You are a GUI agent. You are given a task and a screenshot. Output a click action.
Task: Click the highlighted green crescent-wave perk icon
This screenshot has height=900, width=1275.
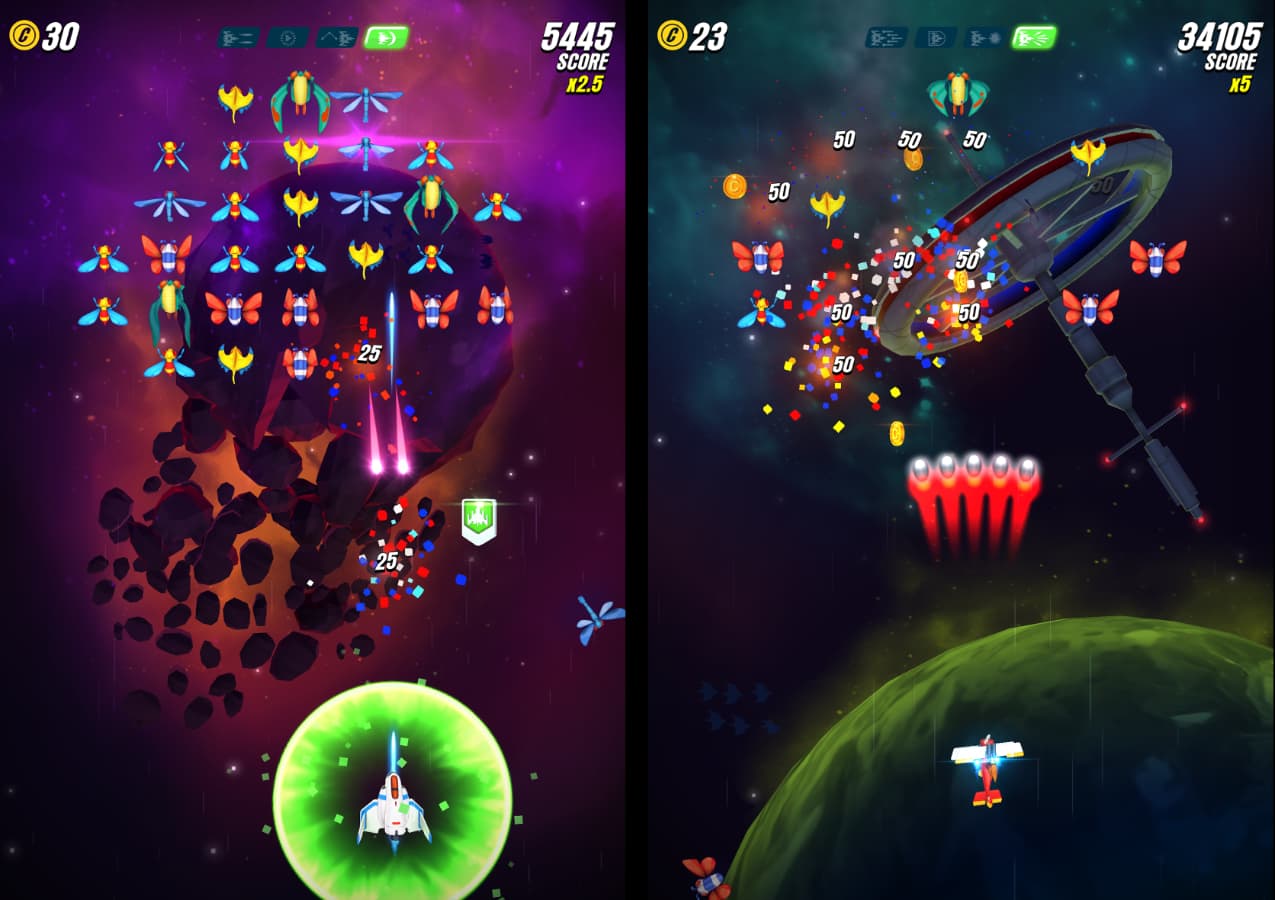click(386, 38)
